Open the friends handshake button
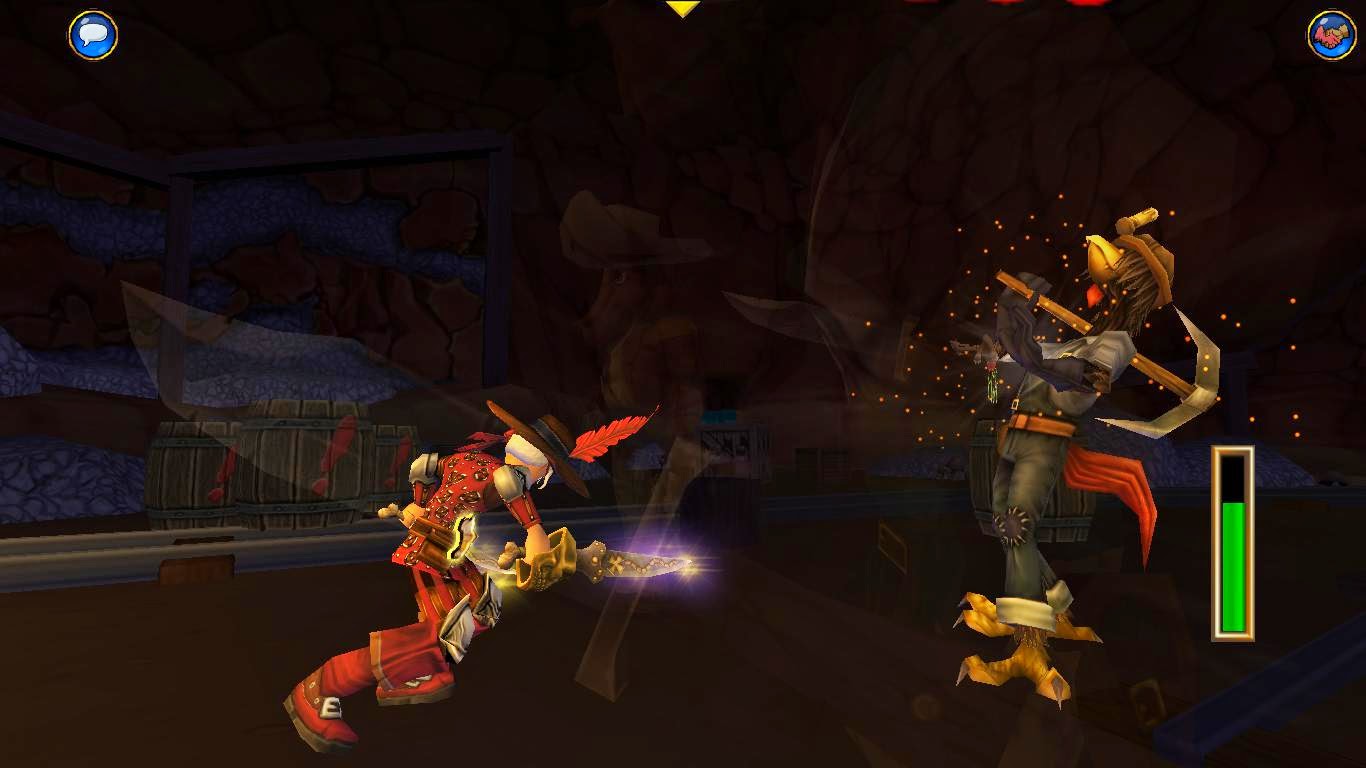 [x=1331, y=35]
